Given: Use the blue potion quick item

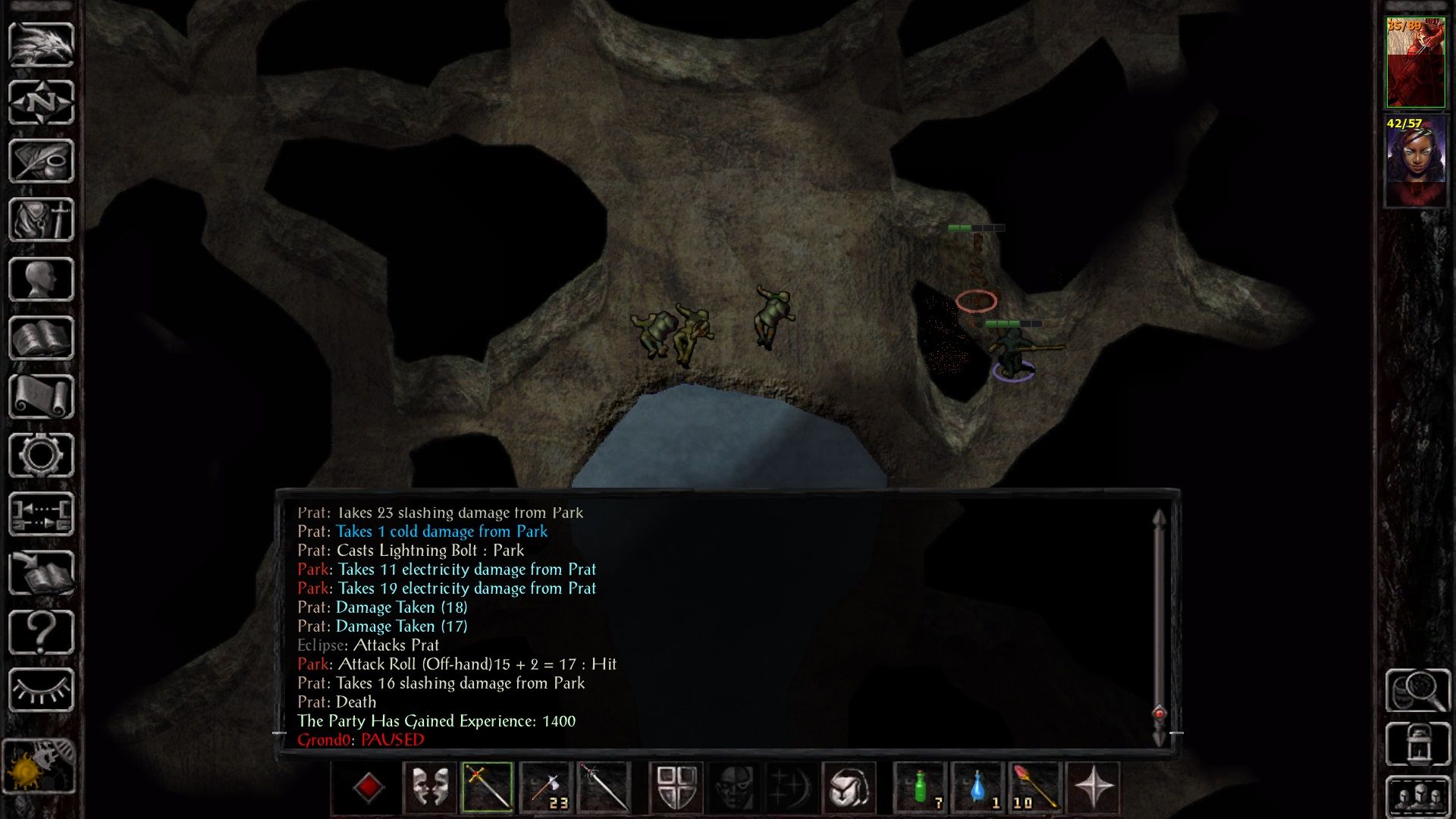Looking at the screenshot, I should [x=978, y=787].
